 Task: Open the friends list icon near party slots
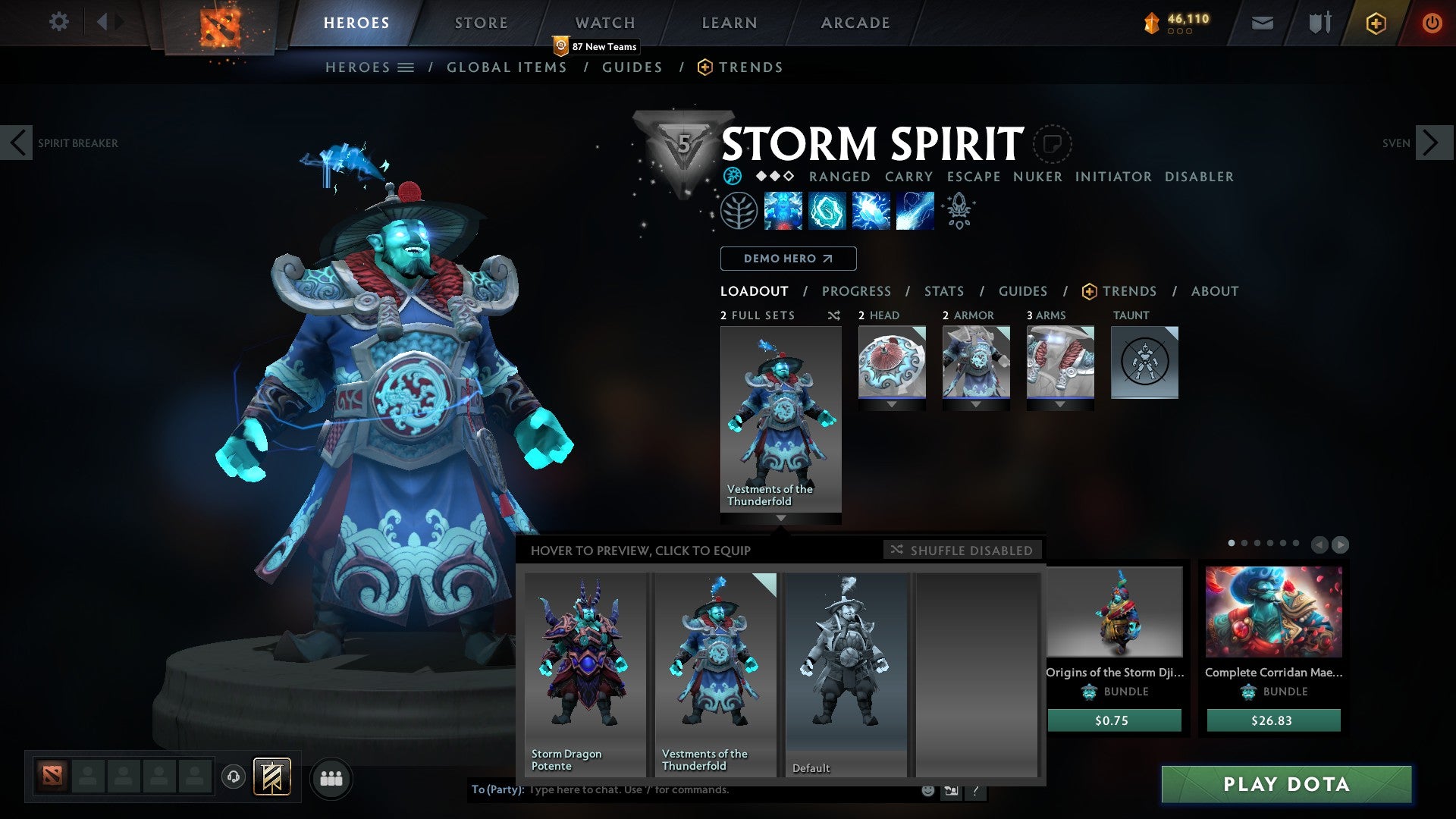point(331,778)
